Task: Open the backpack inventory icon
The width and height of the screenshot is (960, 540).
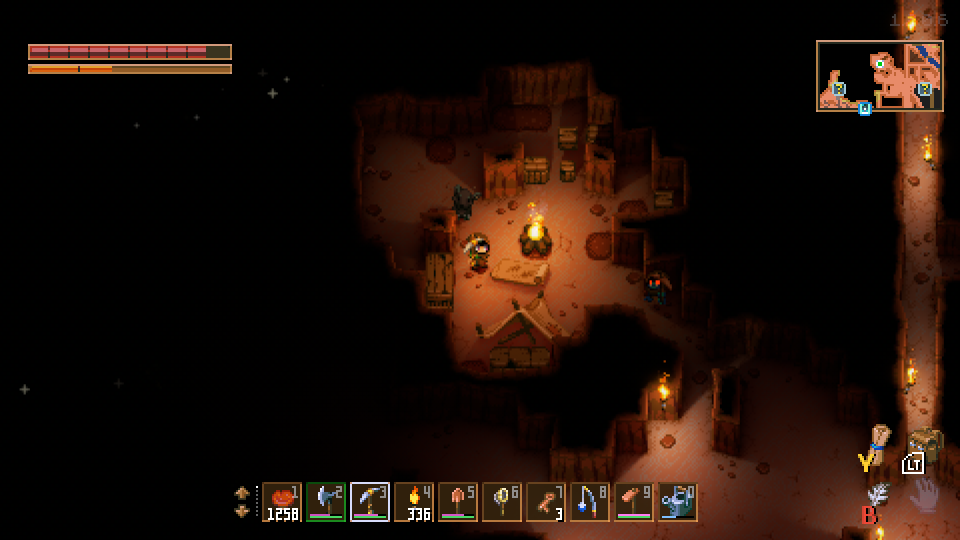Action: tap(926, 444)
